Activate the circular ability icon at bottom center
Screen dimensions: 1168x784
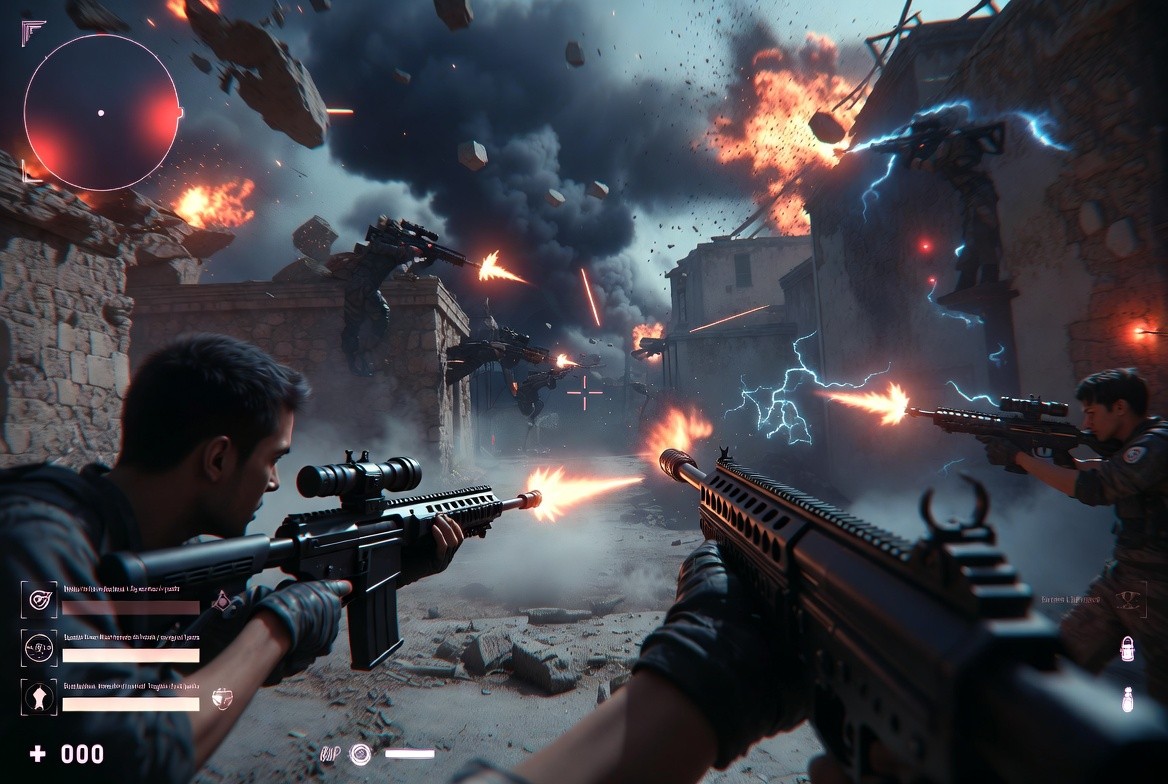click(360, 754)
